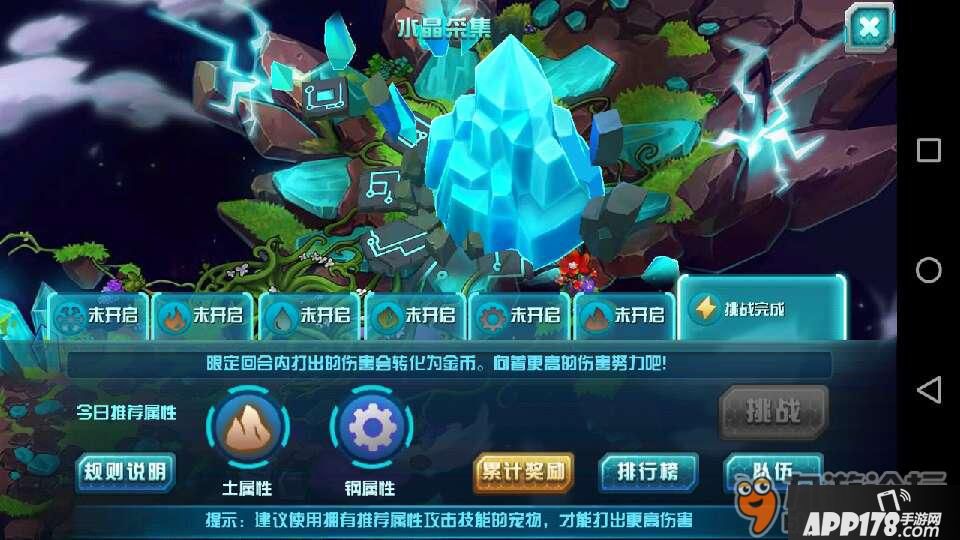This screenshot has width=960, height=540.
Task: Tap the 钢属性 steel attribute gear icon
Action: tap(371, 429)
